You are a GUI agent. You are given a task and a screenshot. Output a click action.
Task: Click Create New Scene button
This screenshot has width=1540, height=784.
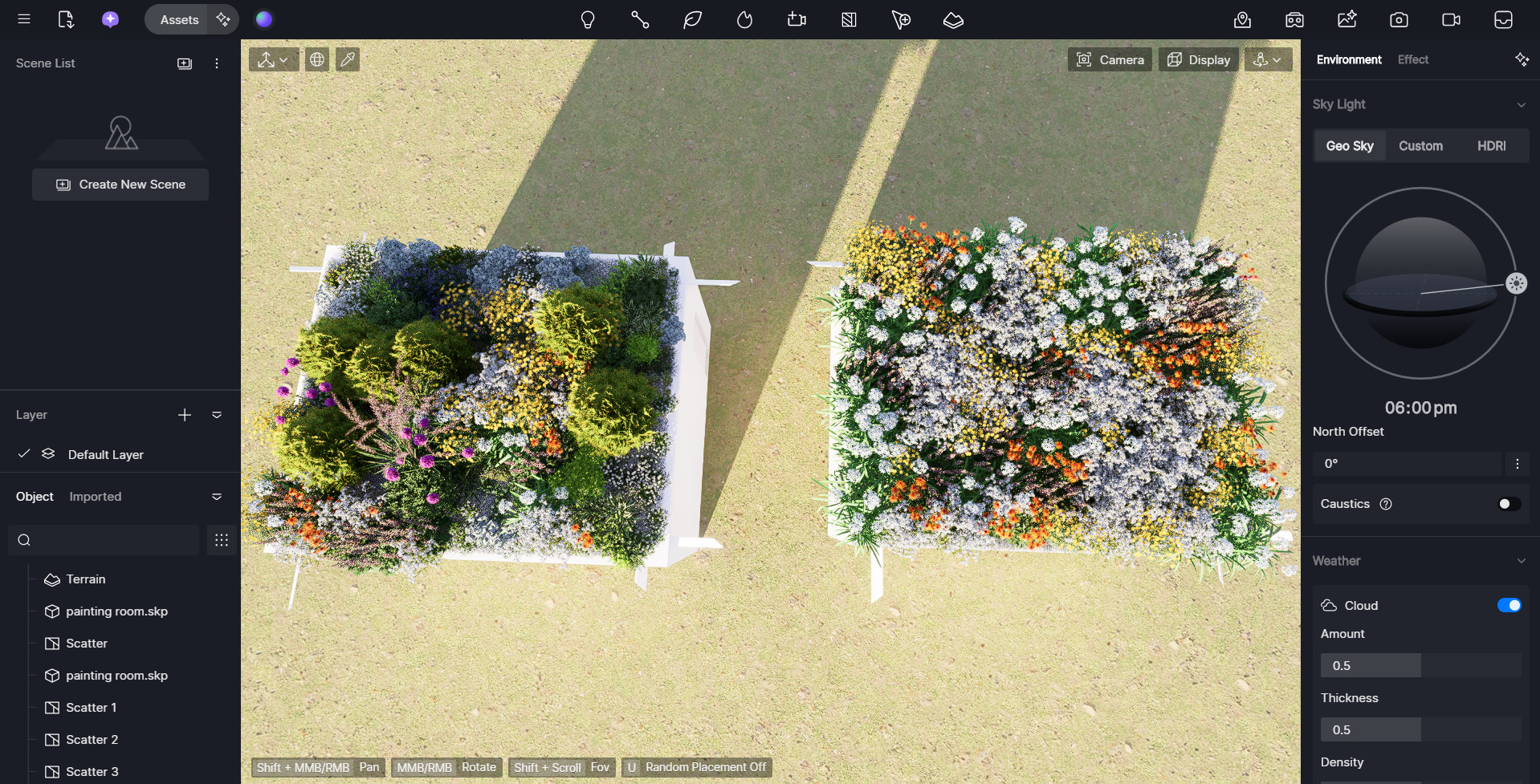click(120, 185)
